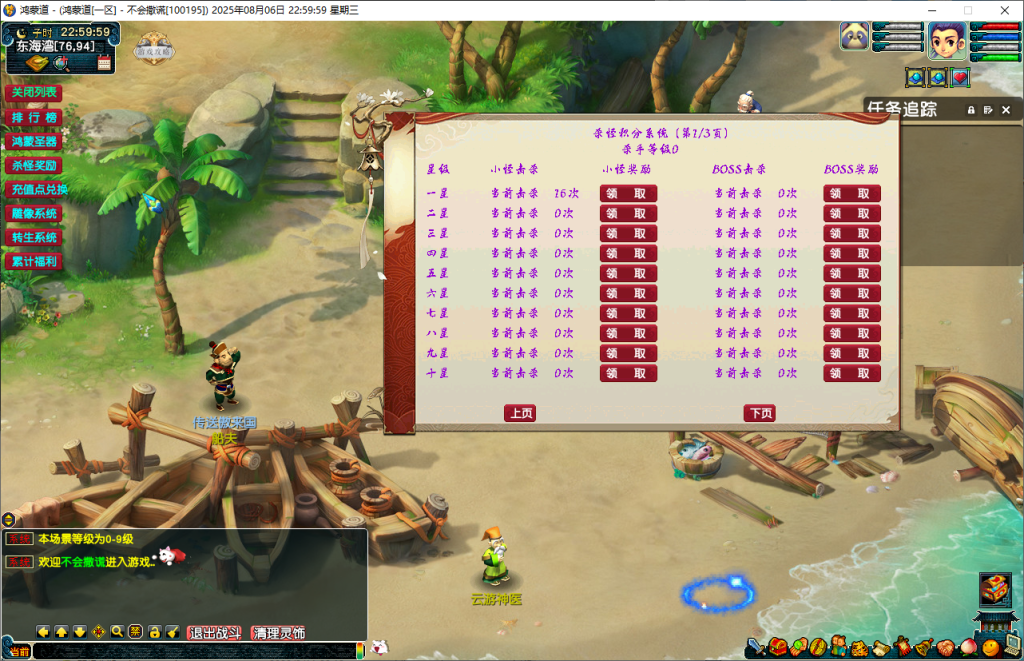The height and width of the screenshot is (661, 1024).
Task: Click the 退出战斗 exit battle button
Action: pyautogui.click(x=215, y=632)
